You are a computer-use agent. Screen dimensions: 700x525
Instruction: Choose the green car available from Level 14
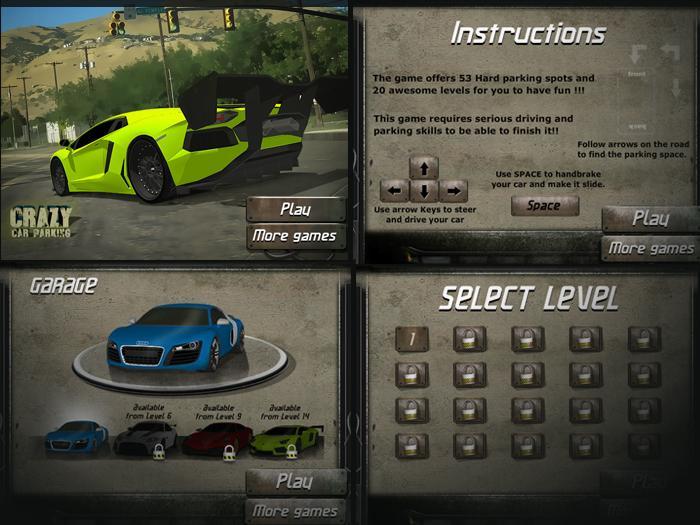(286, 438)
